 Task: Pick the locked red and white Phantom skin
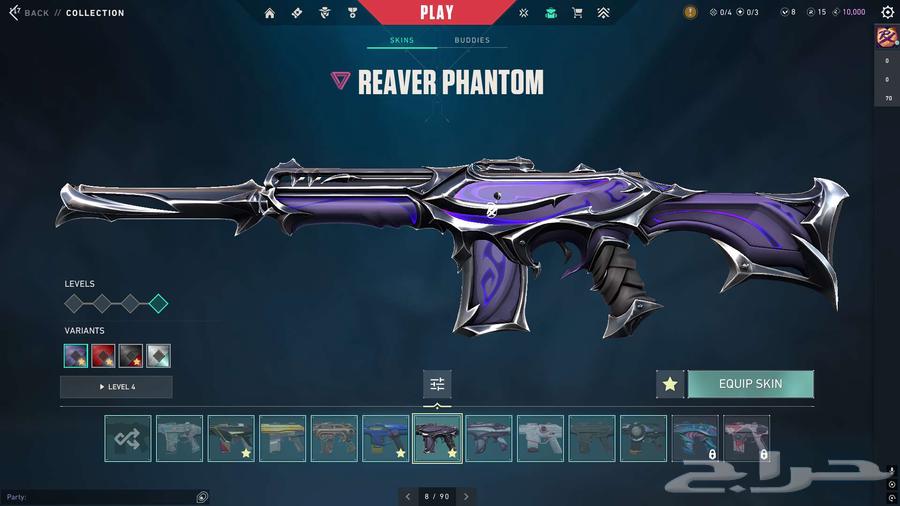point(746,438)
